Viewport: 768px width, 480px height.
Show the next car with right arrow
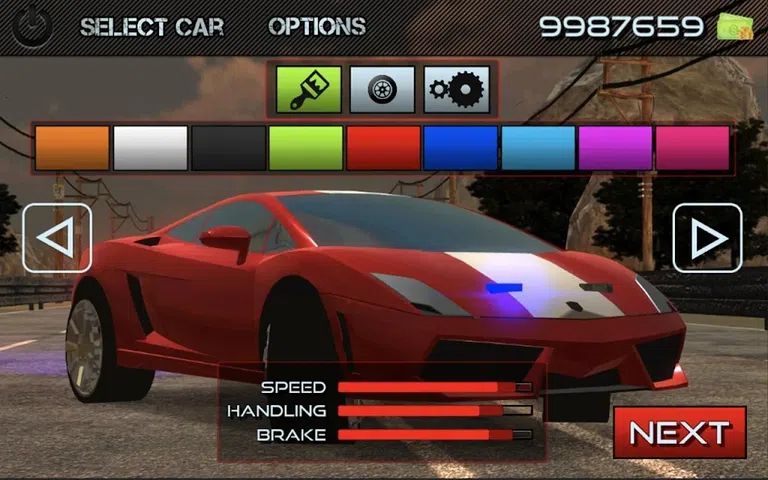pos(707,238)
